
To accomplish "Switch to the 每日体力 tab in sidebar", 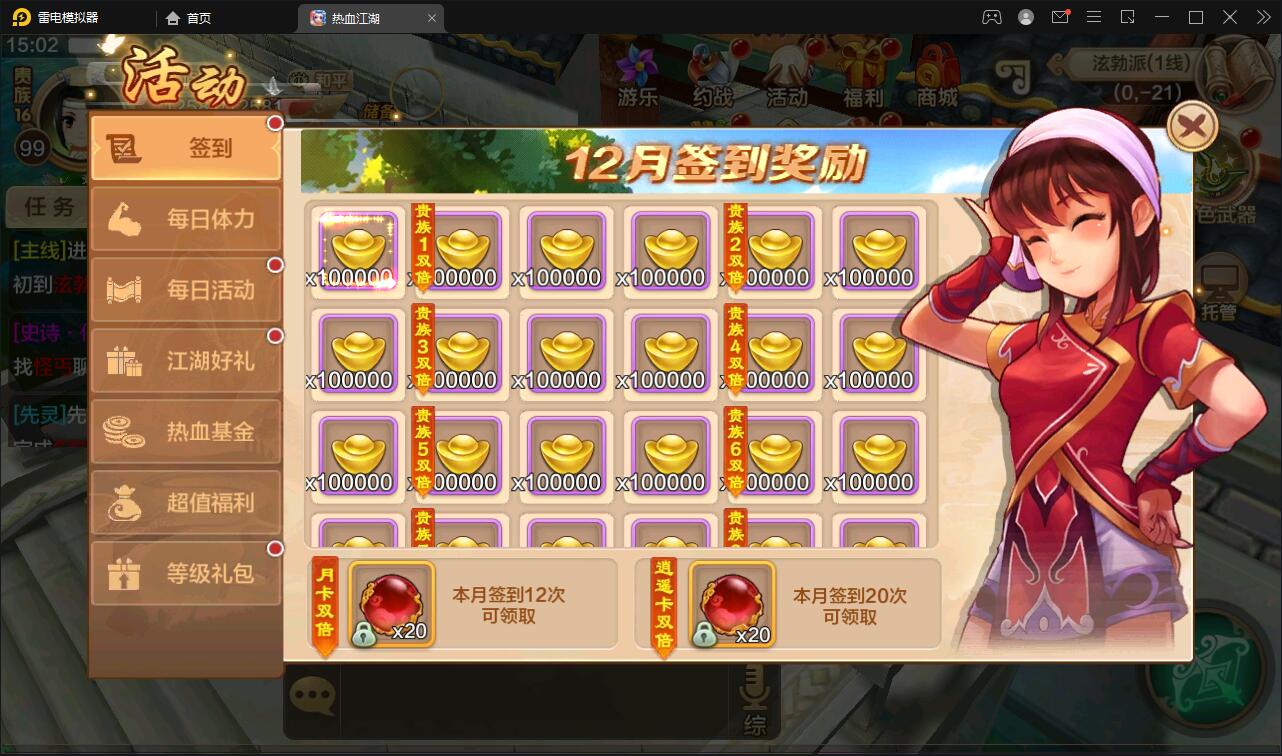I will pyautogui.click(x=186, y=218).
